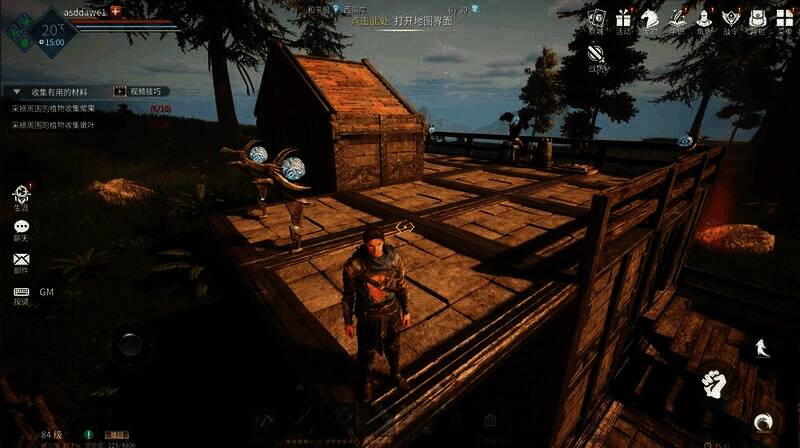Viewport: 800px width, 448px height.
Task: Collapse the quest tracker 收集有用的材料 header
Action: pyautogui.click(x=17, y=91)
